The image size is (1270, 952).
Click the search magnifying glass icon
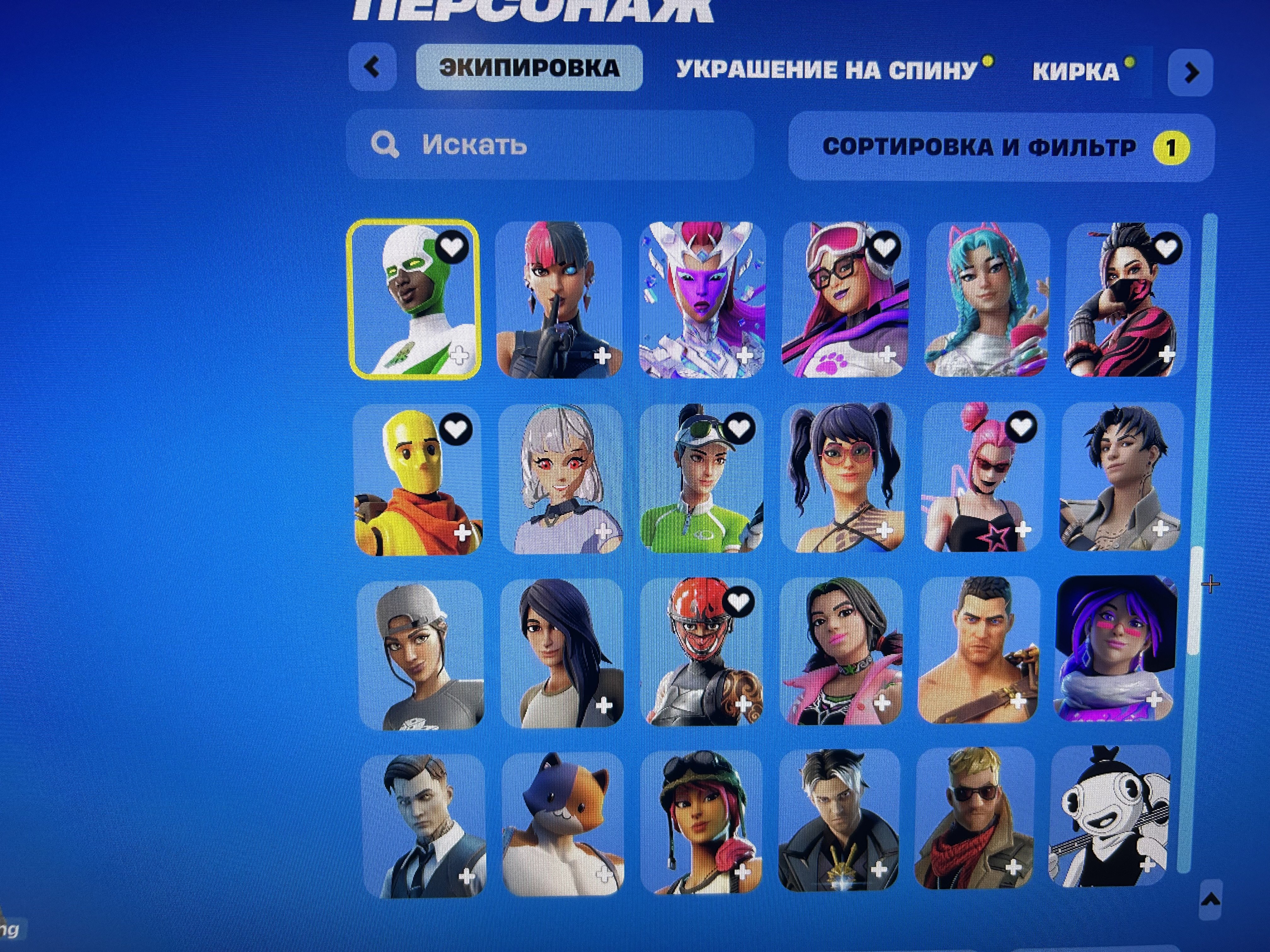[x=386, y=144]
